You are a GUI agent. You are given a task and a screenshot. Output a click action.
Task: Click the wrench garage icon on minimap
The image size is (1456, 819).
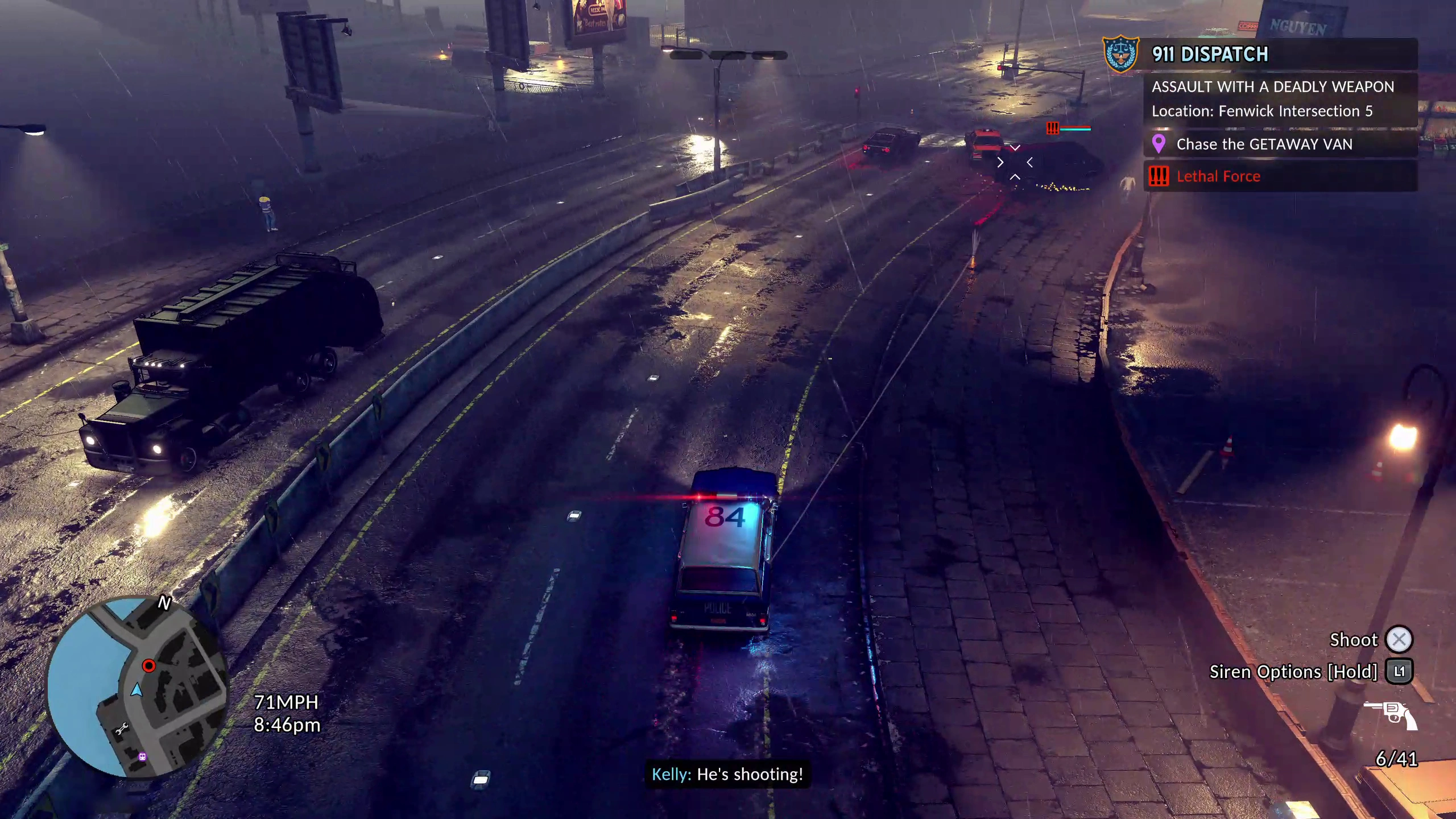coord(122,729)
